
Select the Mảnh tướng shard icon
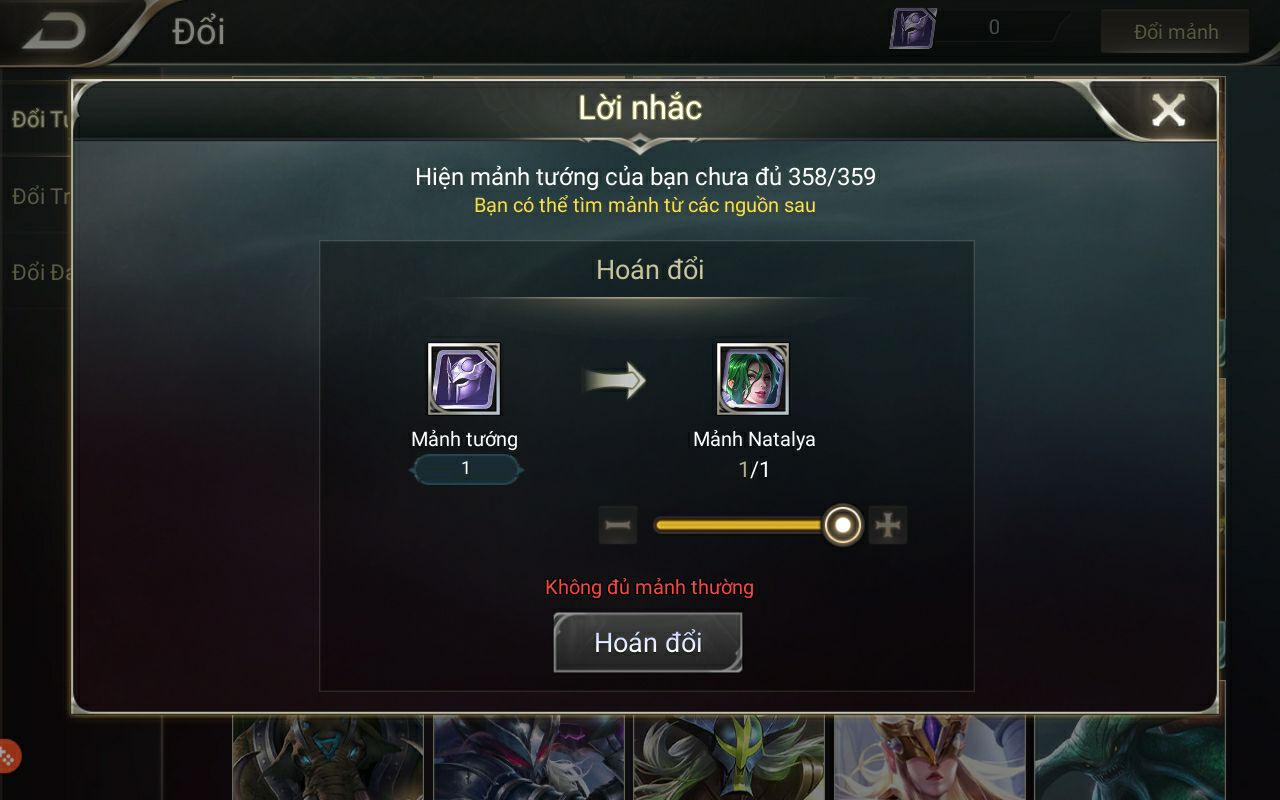pos(464,379)
